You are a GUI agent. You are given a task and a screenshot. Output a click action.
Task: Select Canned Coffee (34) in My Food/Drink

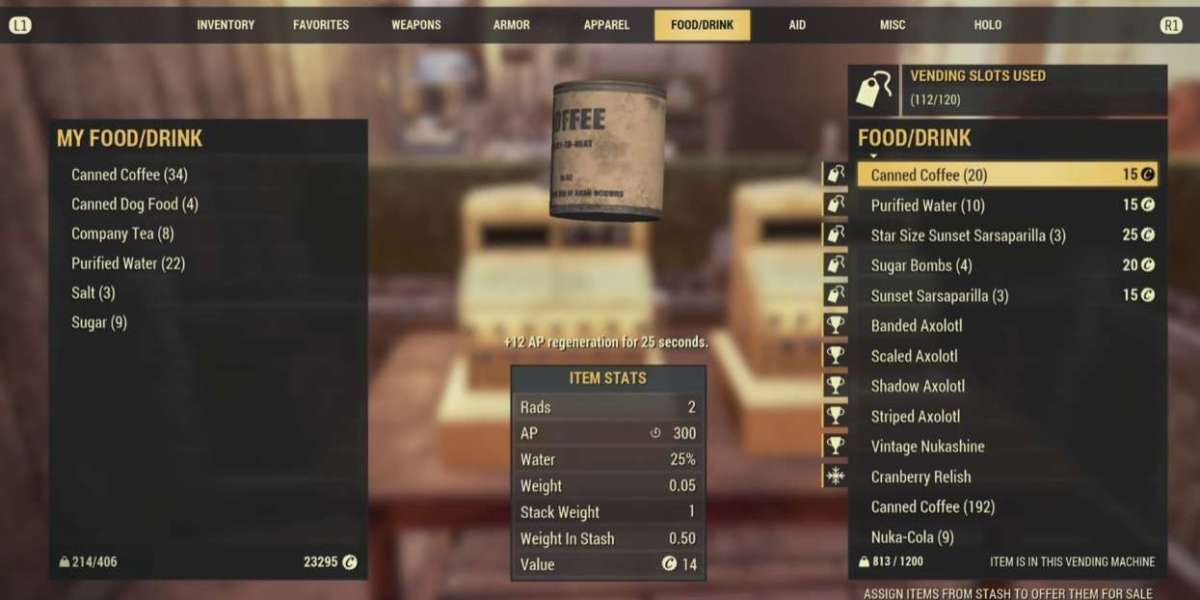[x=130, y=175]
